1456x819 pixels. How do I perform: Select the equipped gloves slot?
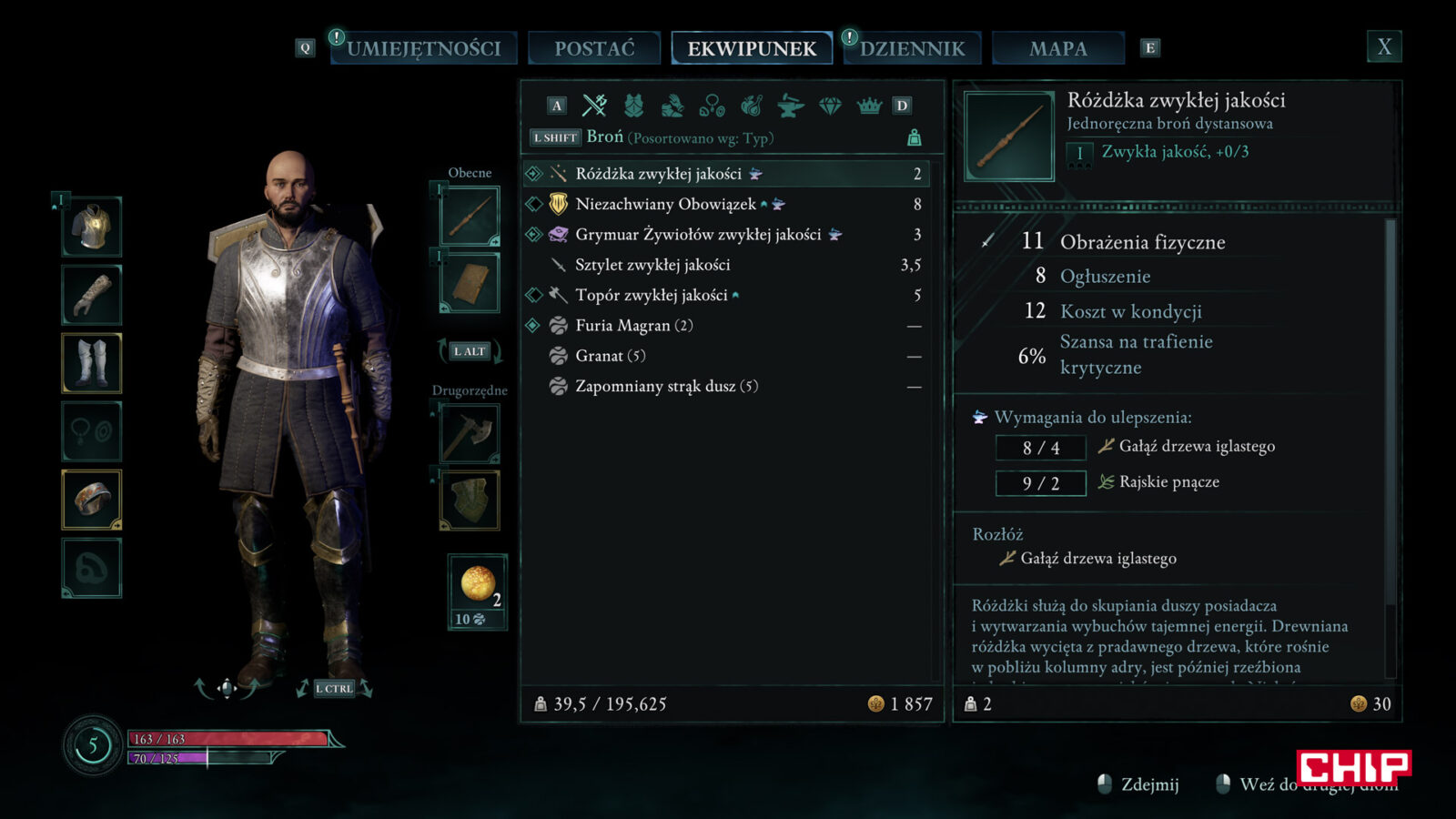coord(92,295)
